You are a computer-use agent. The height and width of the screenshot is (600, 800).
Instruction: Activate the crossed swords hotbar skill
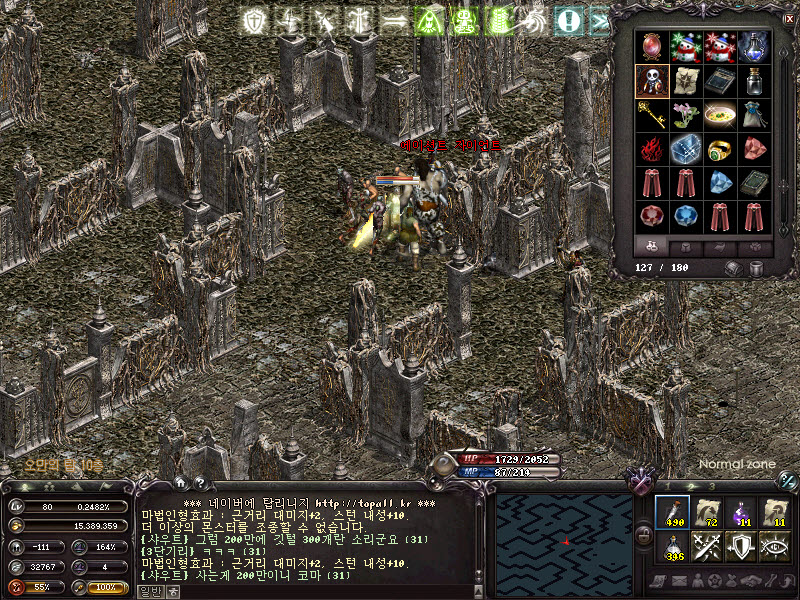[x=707, y=546]
